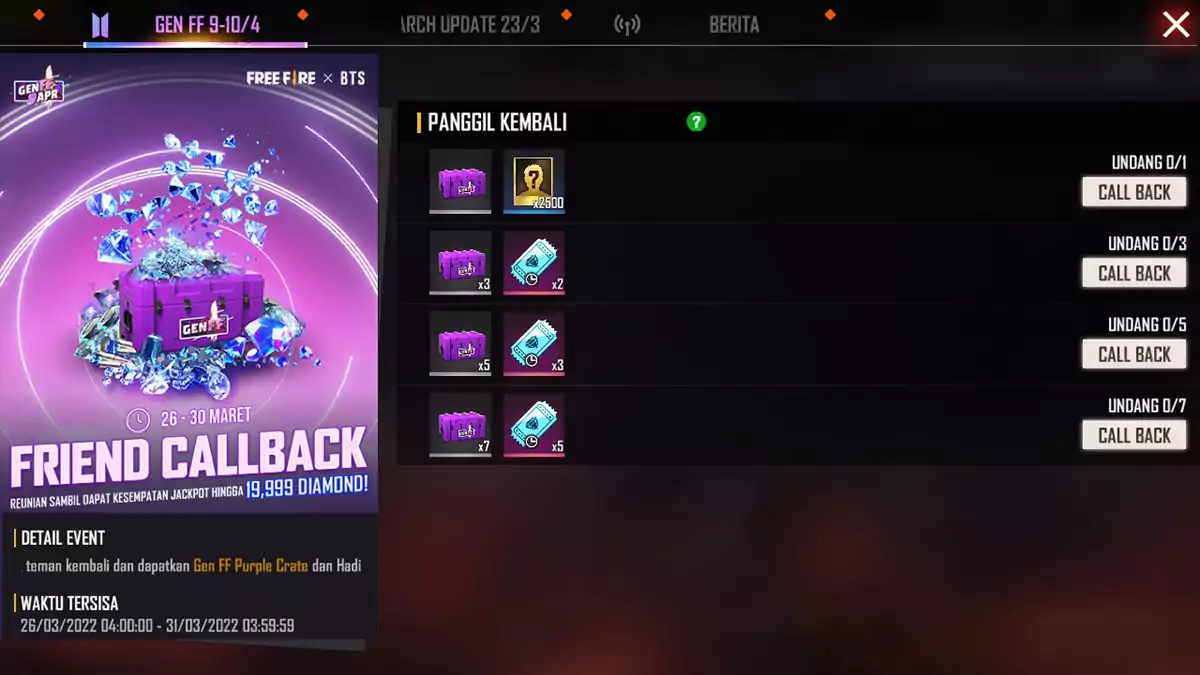Screen dimensions: 1200x675
Task: Select the BTS logo tab icon
Action: point(99,25)
